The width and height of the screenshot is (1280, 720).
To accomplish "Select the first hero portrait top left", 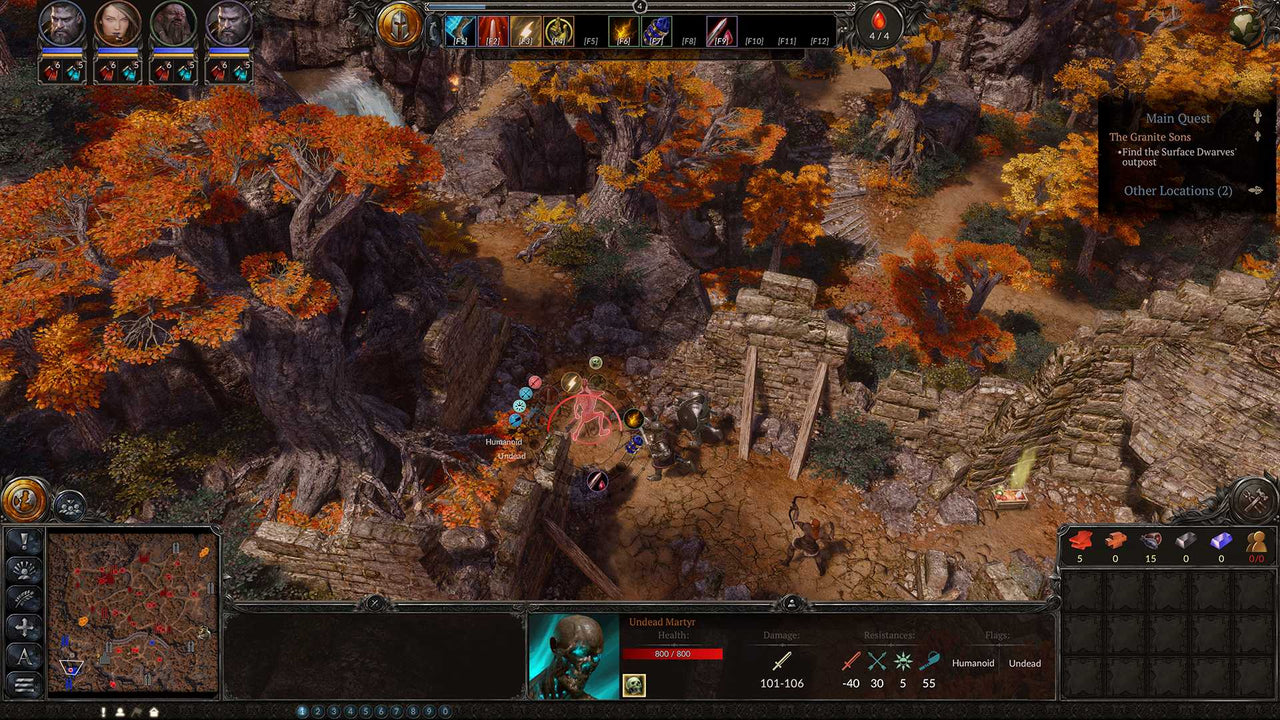I will 61,25.
